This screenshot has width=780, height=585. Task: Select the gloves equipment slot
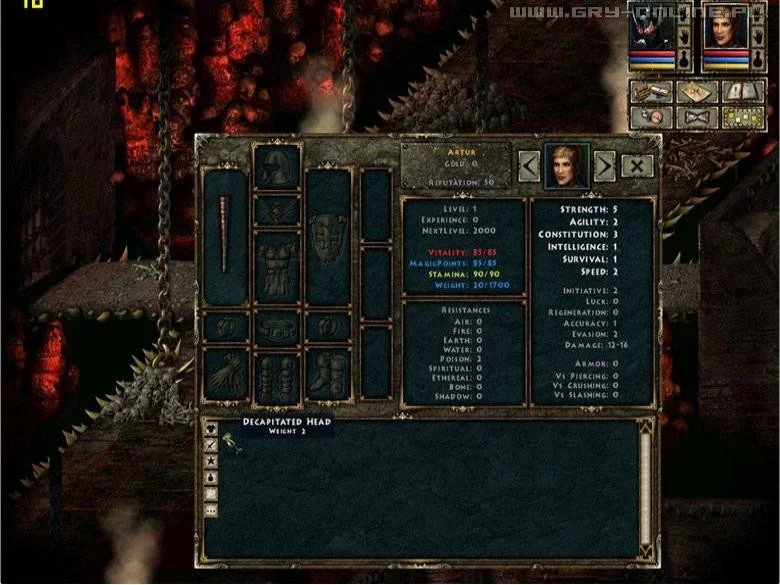[x=224, y=375]
